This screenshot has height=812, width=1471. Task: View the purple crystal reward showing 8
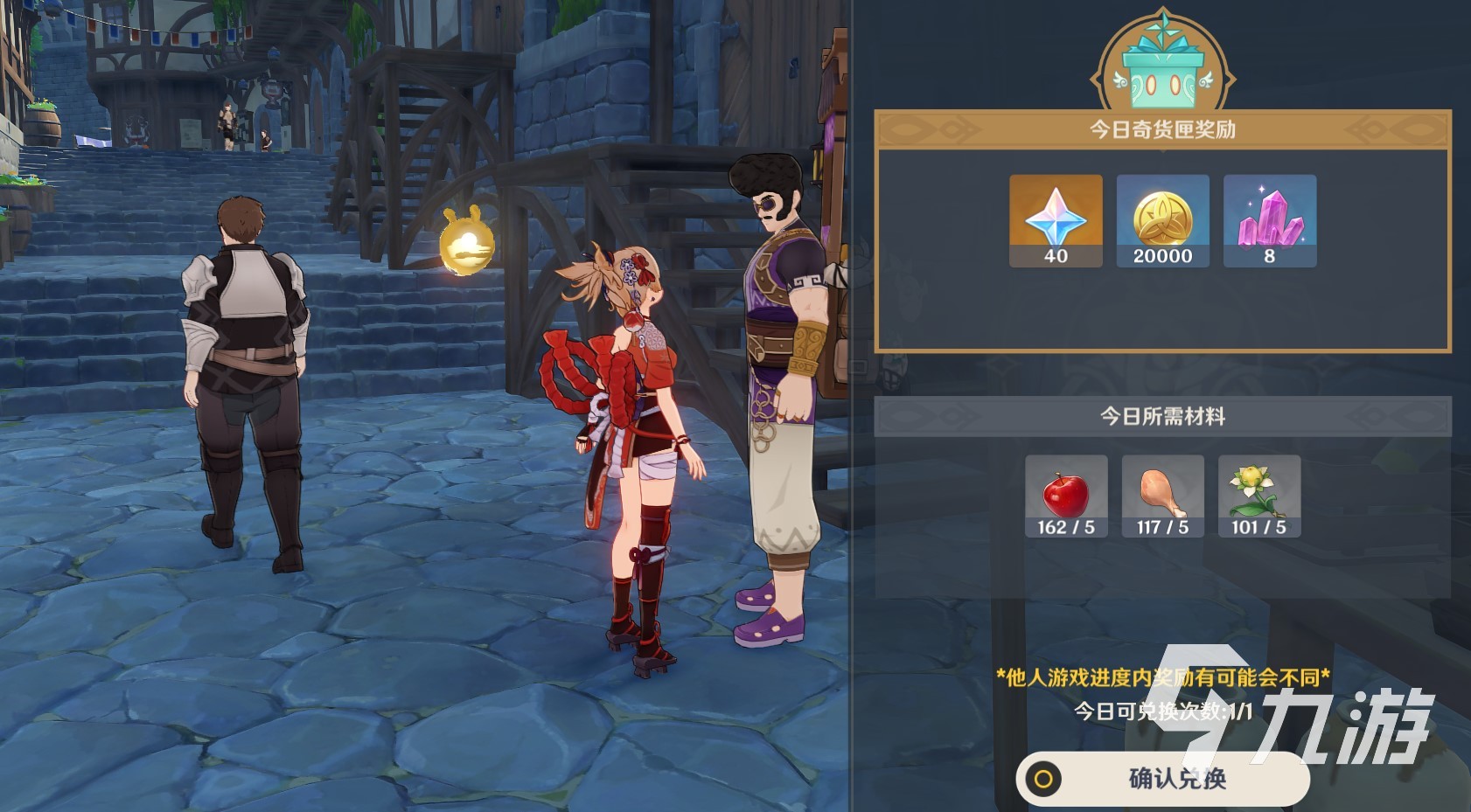tap(1269, 220)
